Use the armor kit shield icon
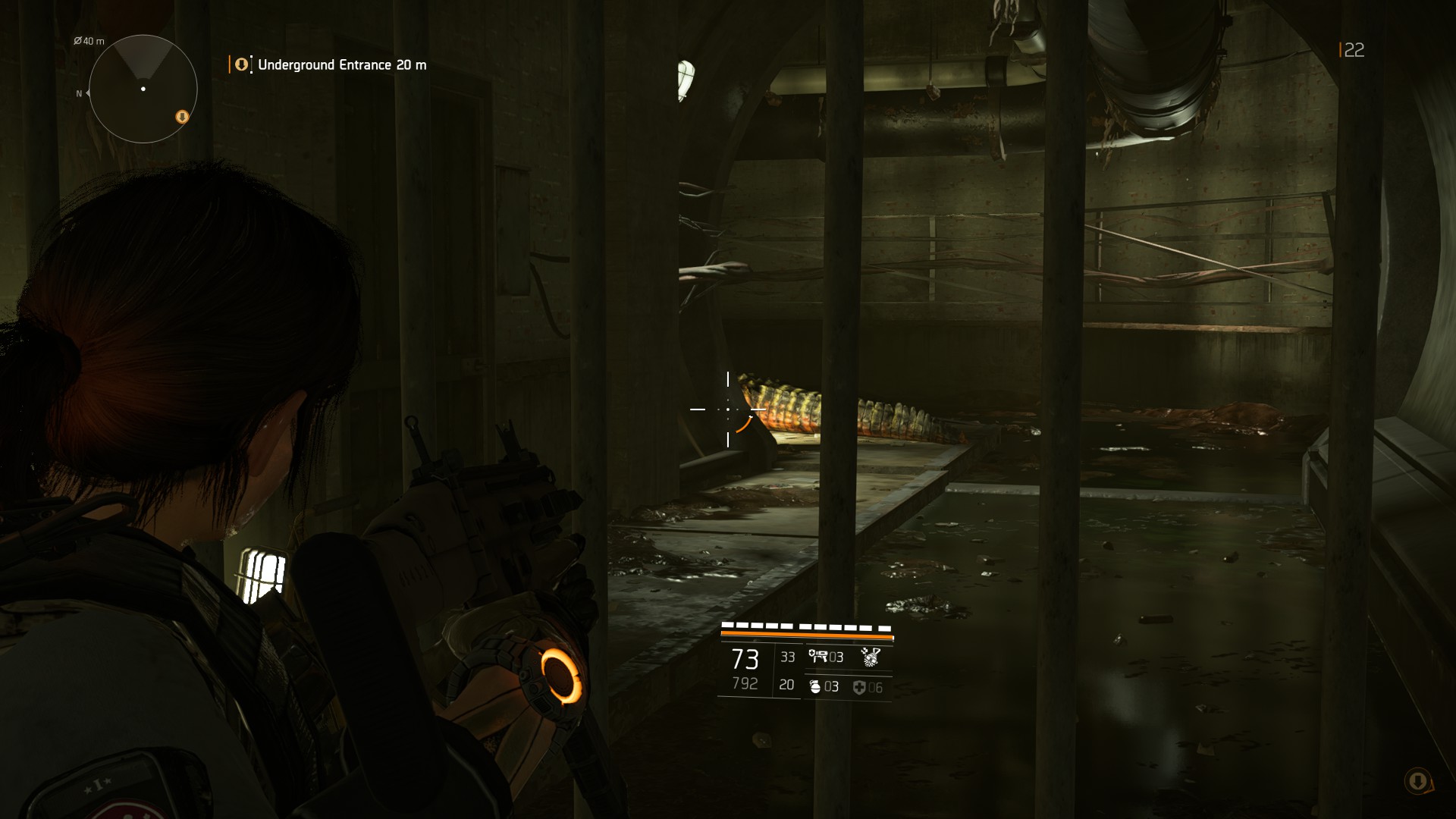Screen dimensions: 1456x819 tap(859, 688)
